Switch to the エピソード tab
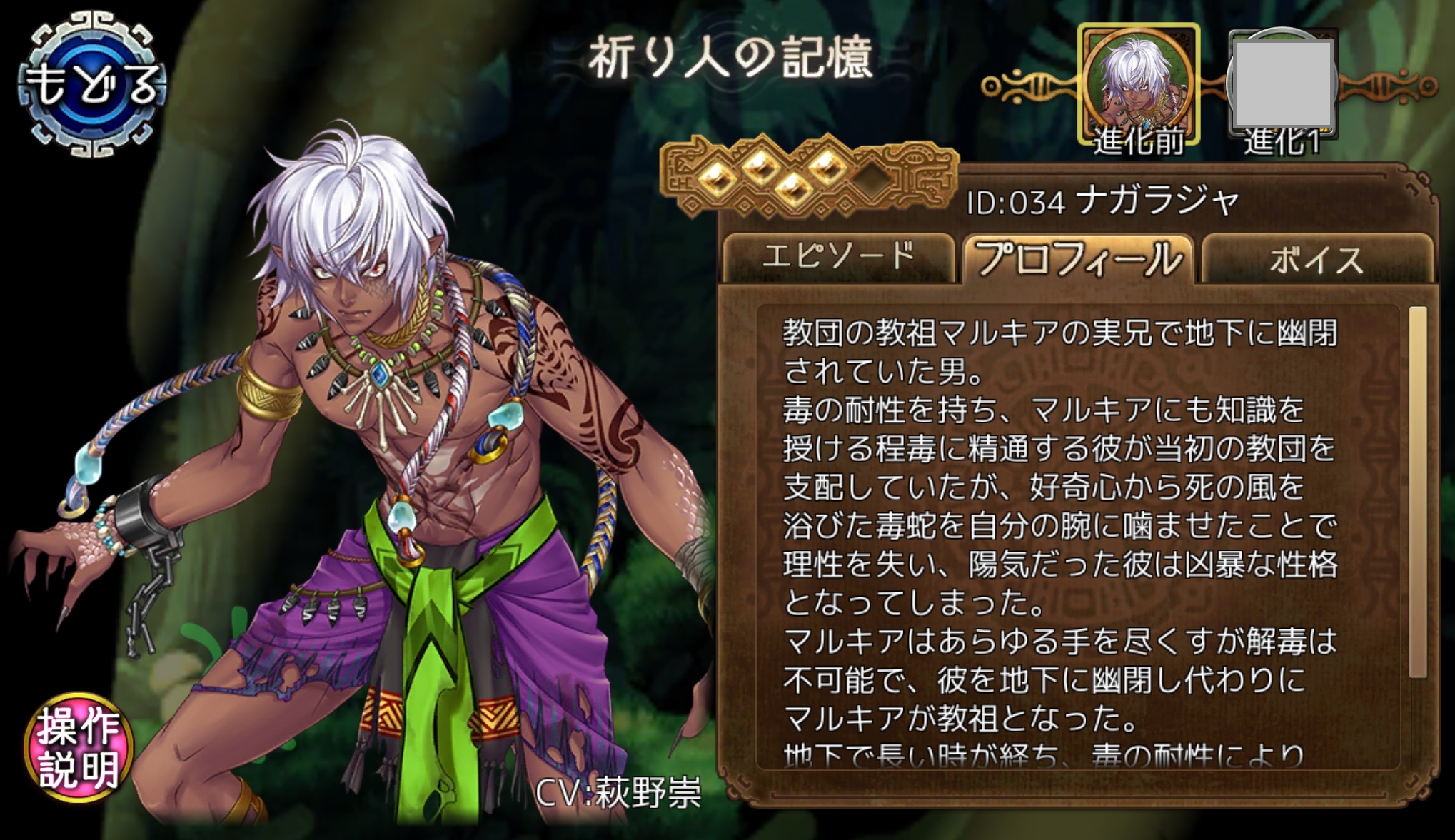 pyautogui.click(x=837, y=257)
